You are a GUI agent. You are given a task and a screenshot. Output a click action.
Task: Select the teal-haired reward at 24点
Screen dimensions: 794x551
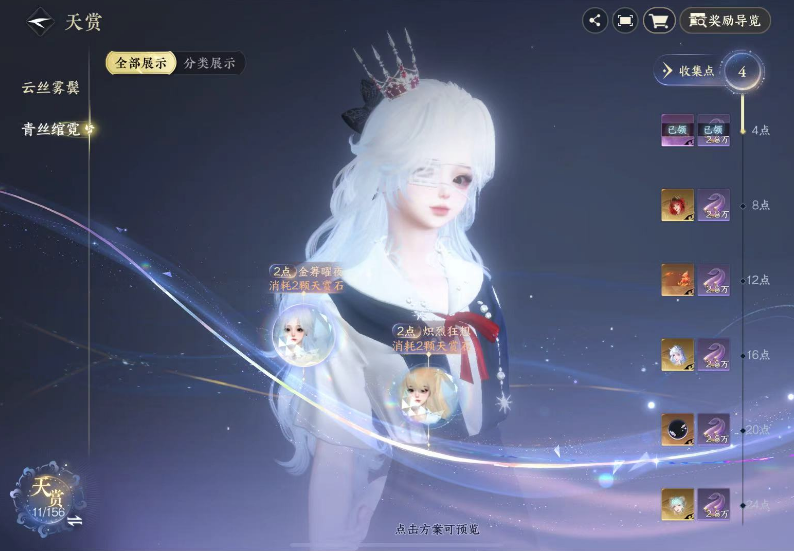point(677,504)
